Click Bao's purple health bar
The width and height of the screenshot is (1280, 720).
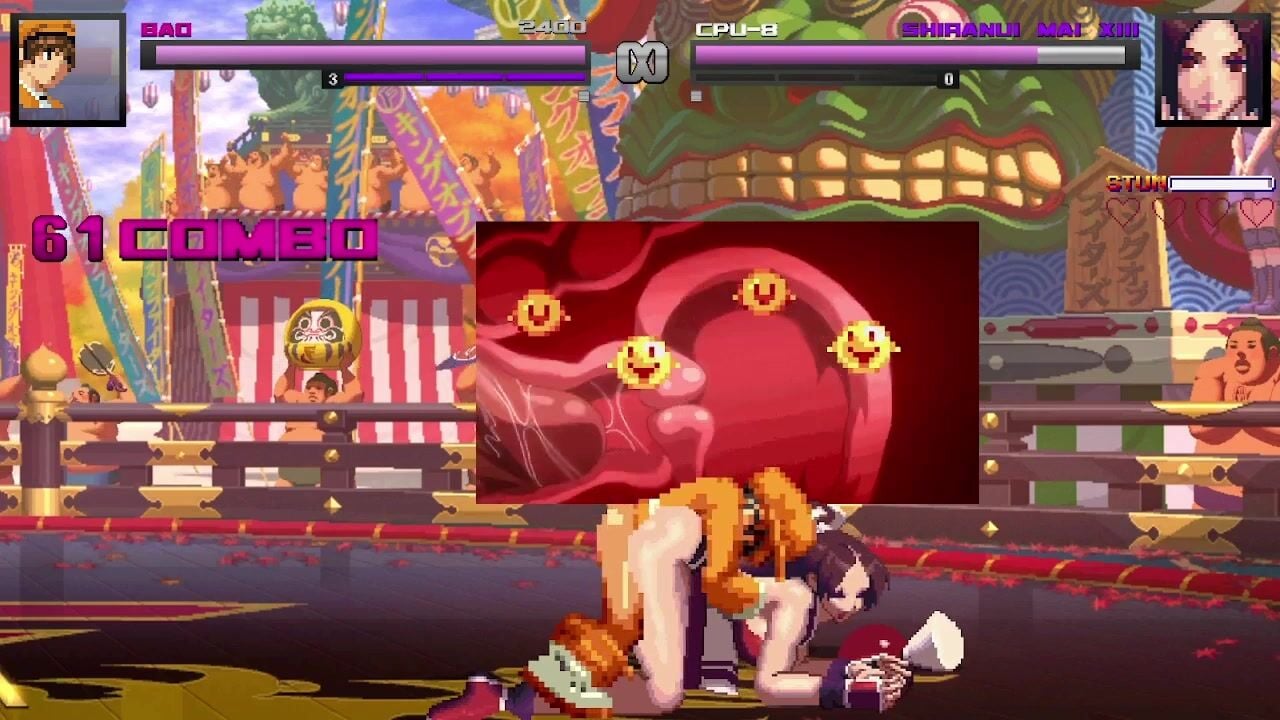coord(370,55)
